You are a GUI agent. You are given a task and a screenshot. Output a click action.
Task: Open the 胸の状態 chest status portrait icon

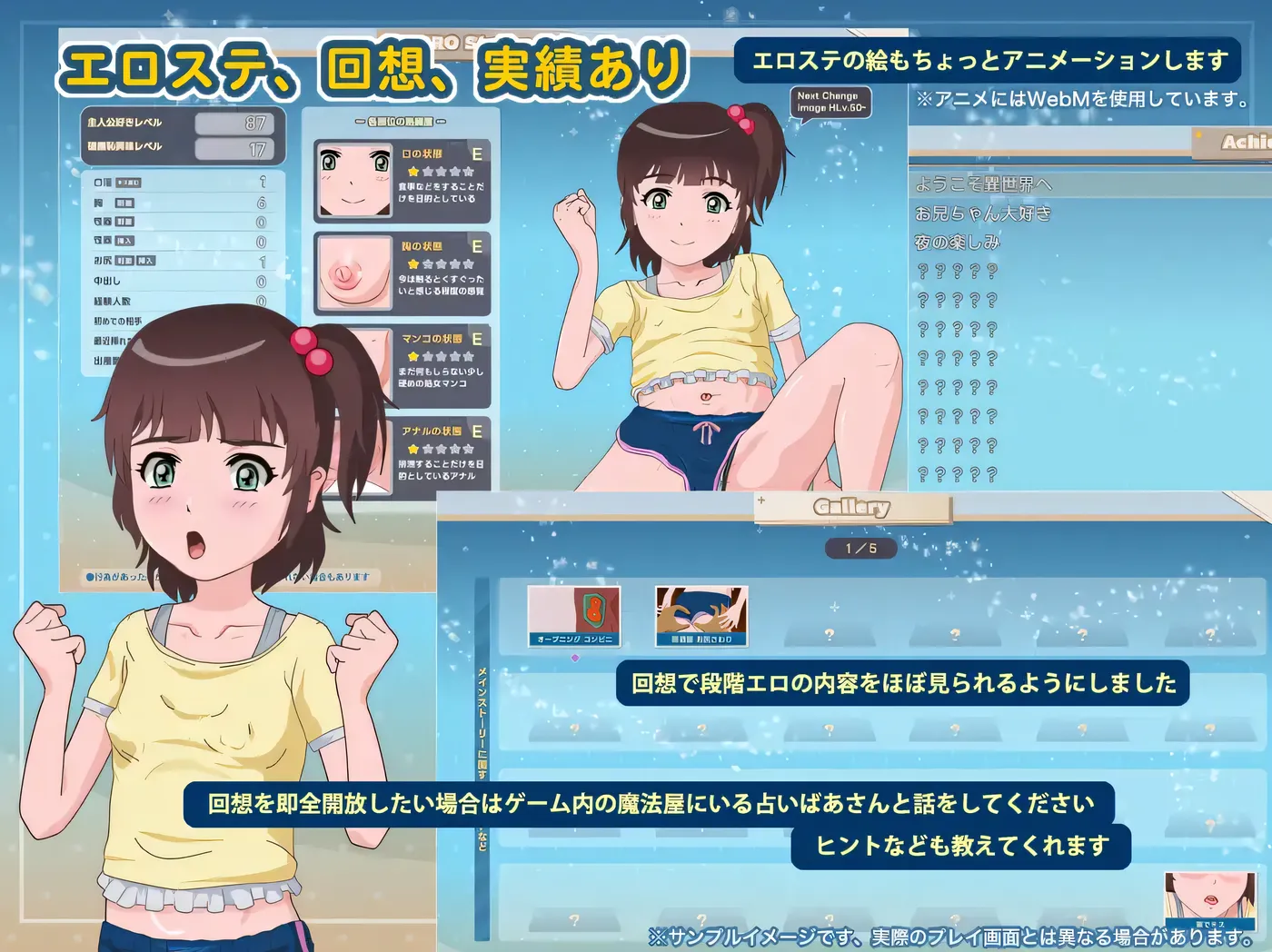pos(354,273)
